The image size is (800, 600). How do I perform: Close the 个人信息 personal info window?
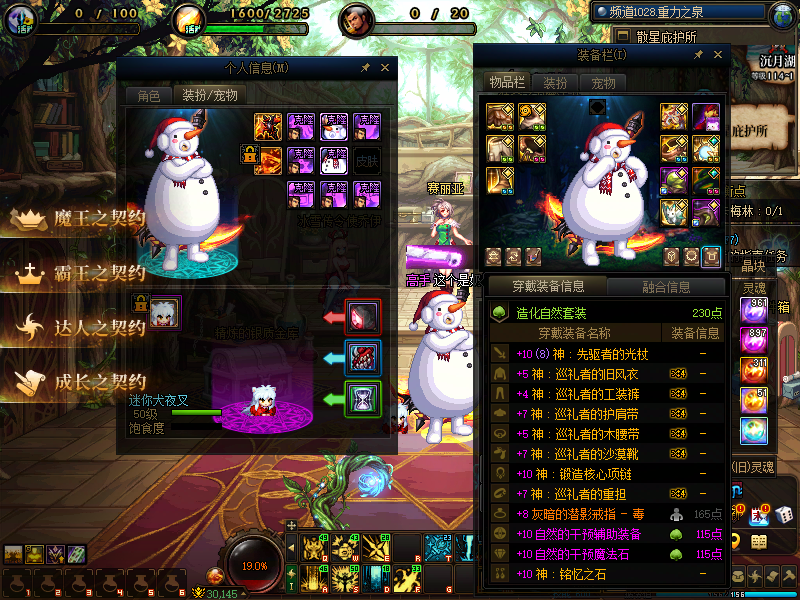click(386, 68)
